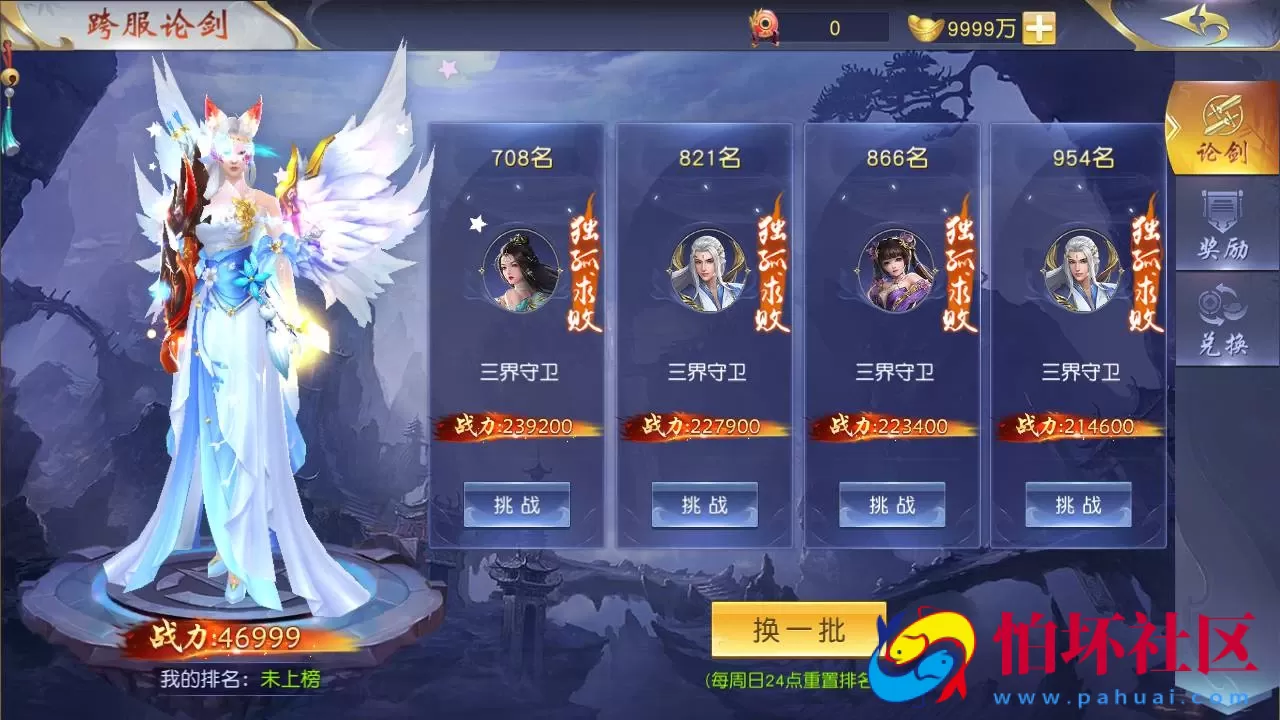The height and width of the screenshot is (720, 1280).
Task: Challenge the 708-ranked 三界守卫 player
Action: (516, 505)
